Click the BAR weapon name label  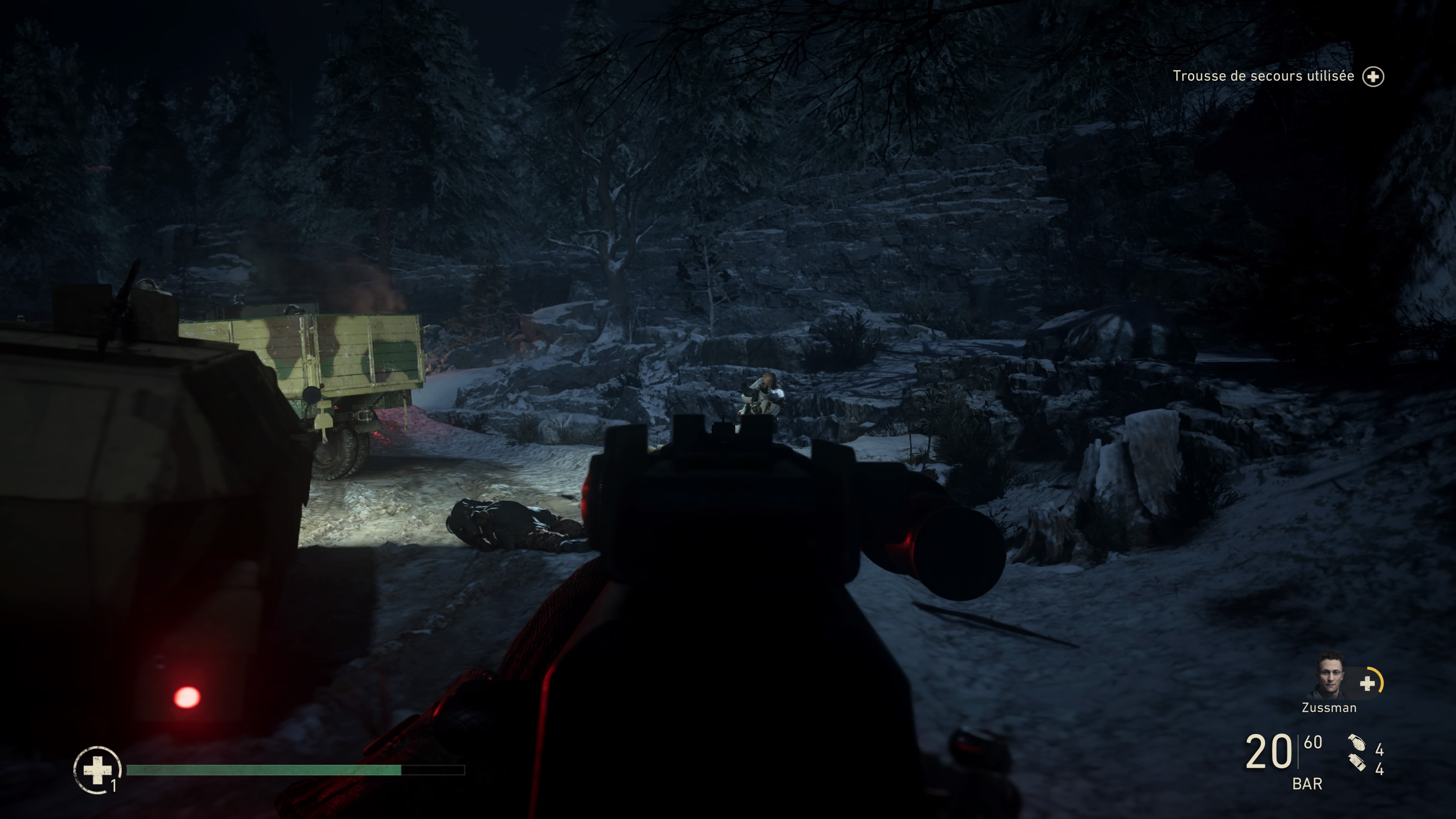pos(1308,782)
